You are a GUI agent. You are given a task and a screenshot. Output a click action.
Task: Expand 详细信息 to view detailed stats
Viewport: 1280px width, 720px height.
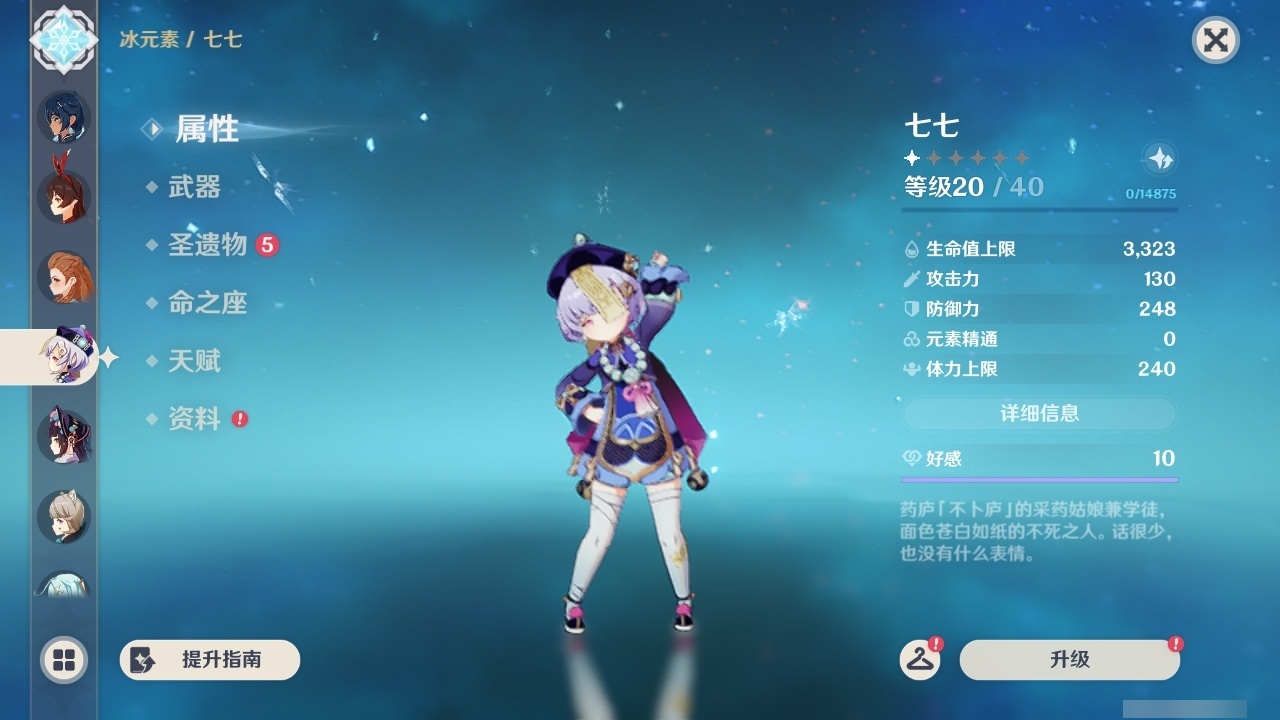(x=1039, y=413)
